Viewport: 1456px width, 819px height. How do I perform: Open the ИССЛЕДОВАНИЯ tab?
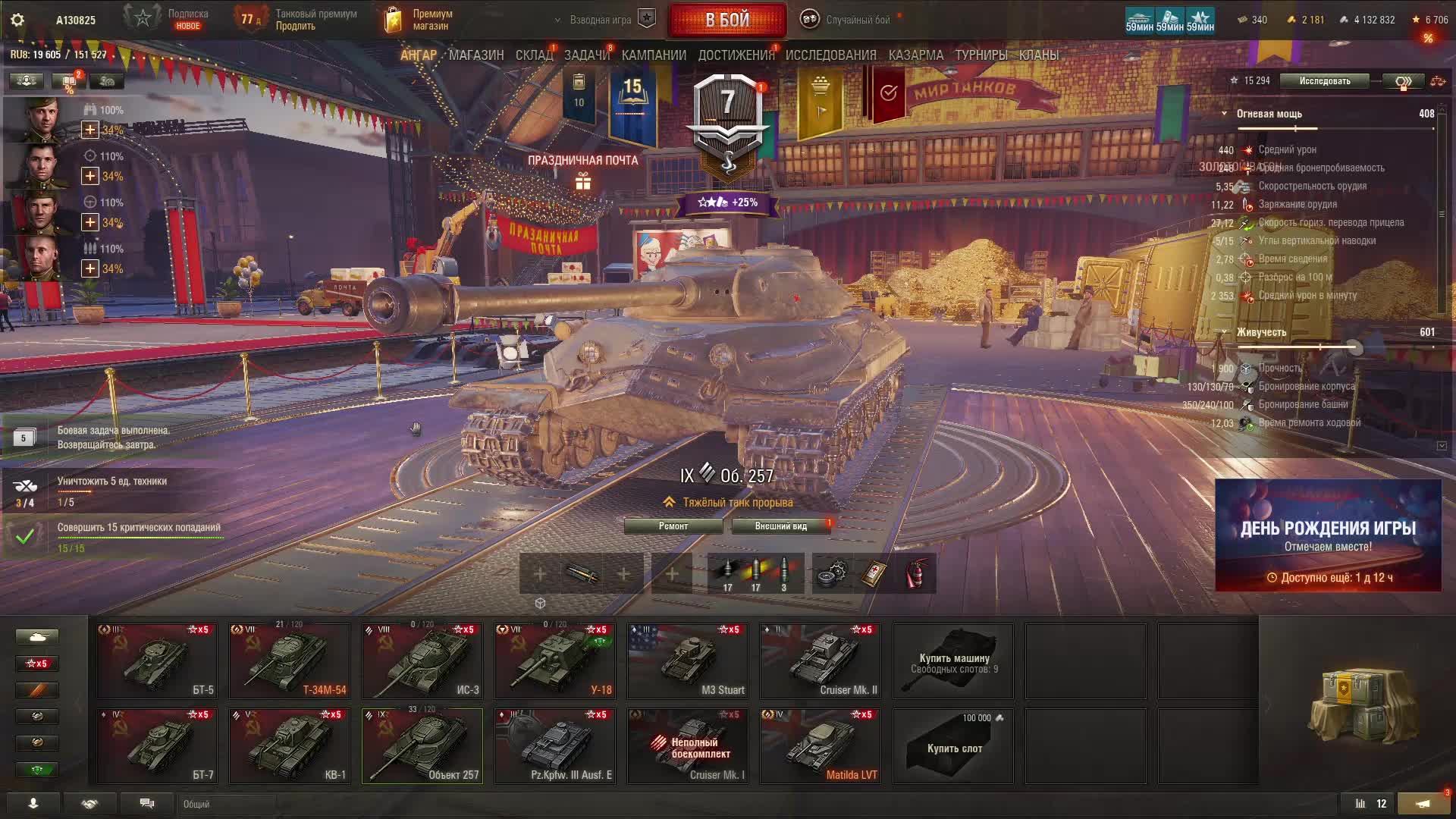tap(830, 55)
